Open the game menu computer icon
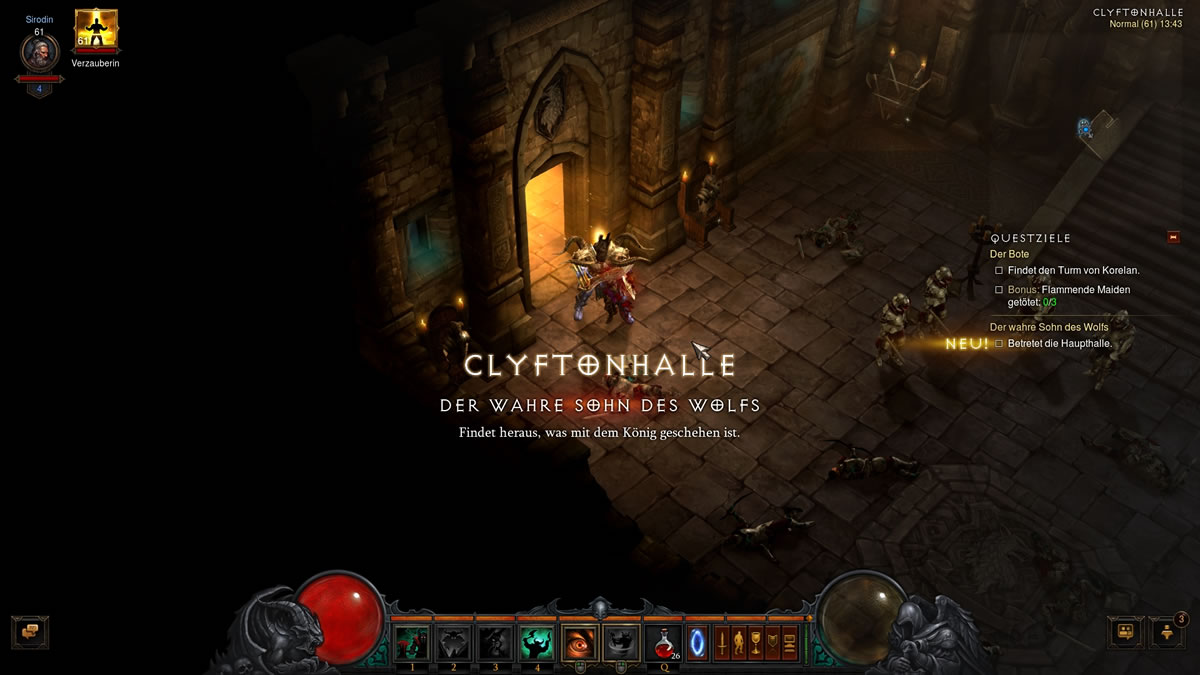The height and width of the screenshot is (675, 1200). [x=790, y=641]
